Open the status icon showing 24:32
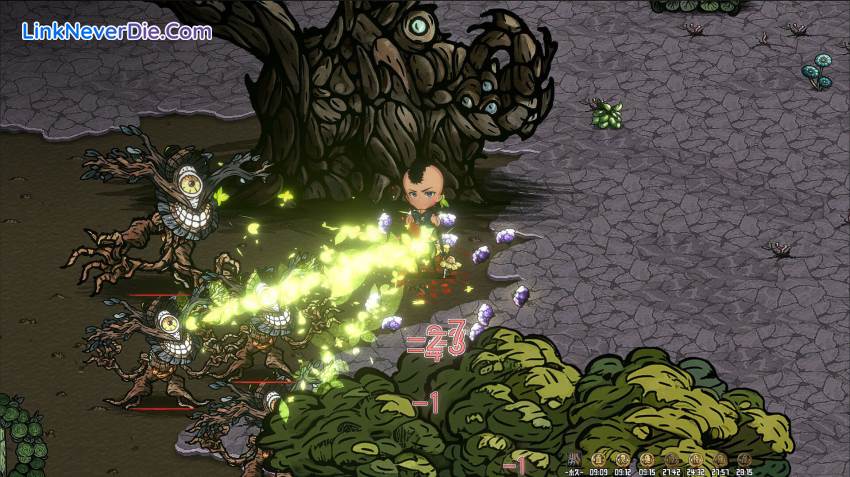Viewport: 850px width, 477px height. [695, 460]
